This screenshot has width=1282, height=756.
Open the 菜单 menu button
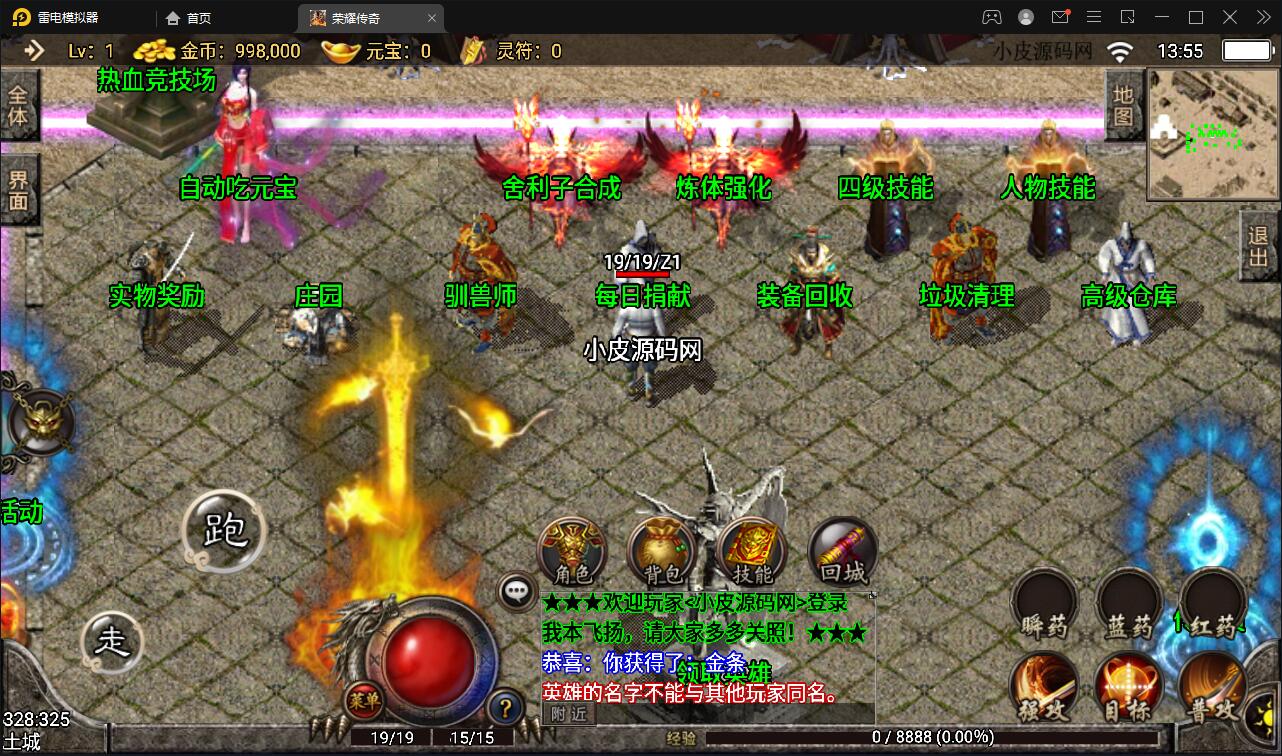pos(364,701)
